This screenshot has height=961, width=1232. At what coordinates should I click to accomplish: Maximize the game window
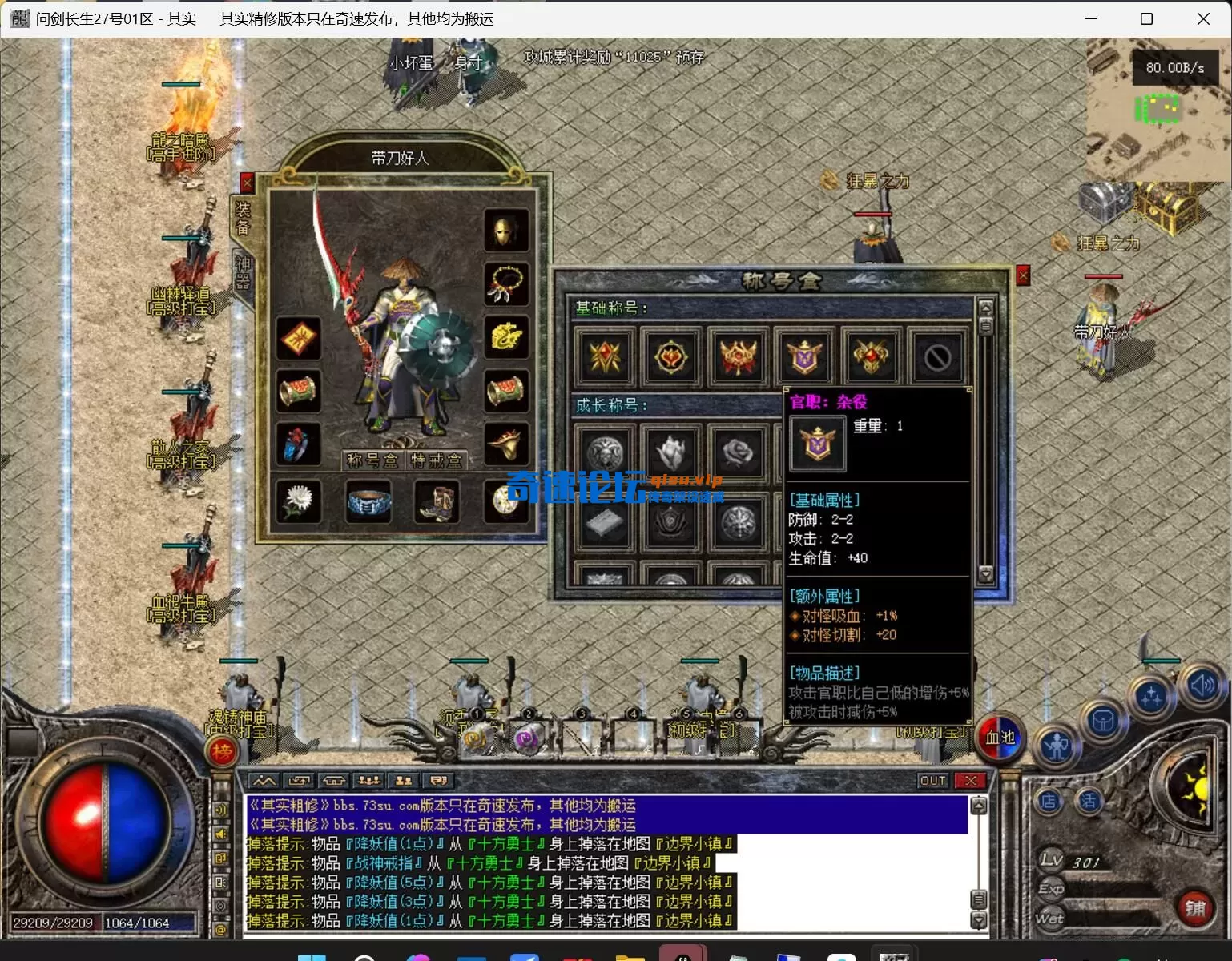click(x=1146, y=18)
